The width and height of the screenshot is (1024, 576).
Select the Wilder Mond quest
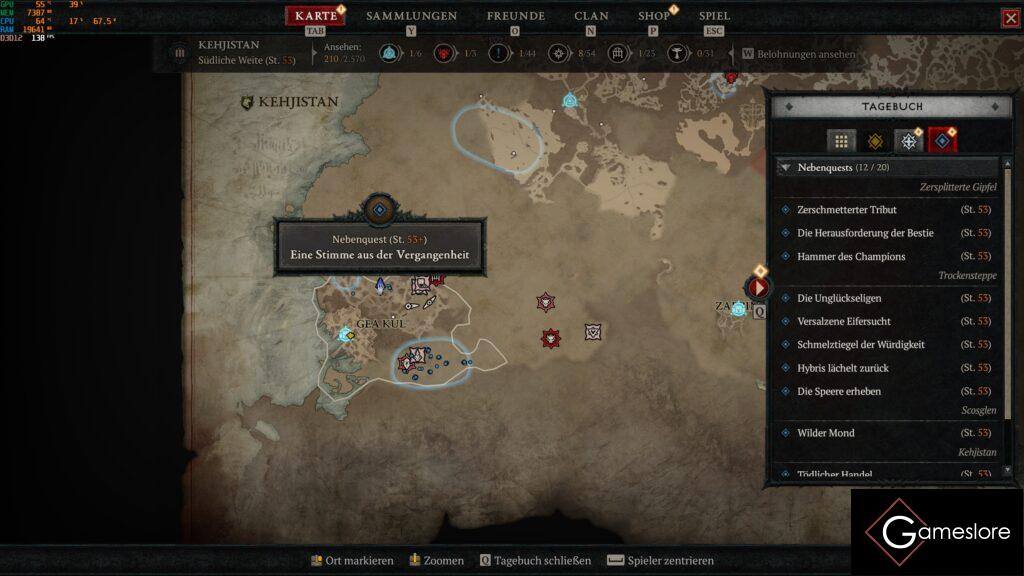coord(825,433)
